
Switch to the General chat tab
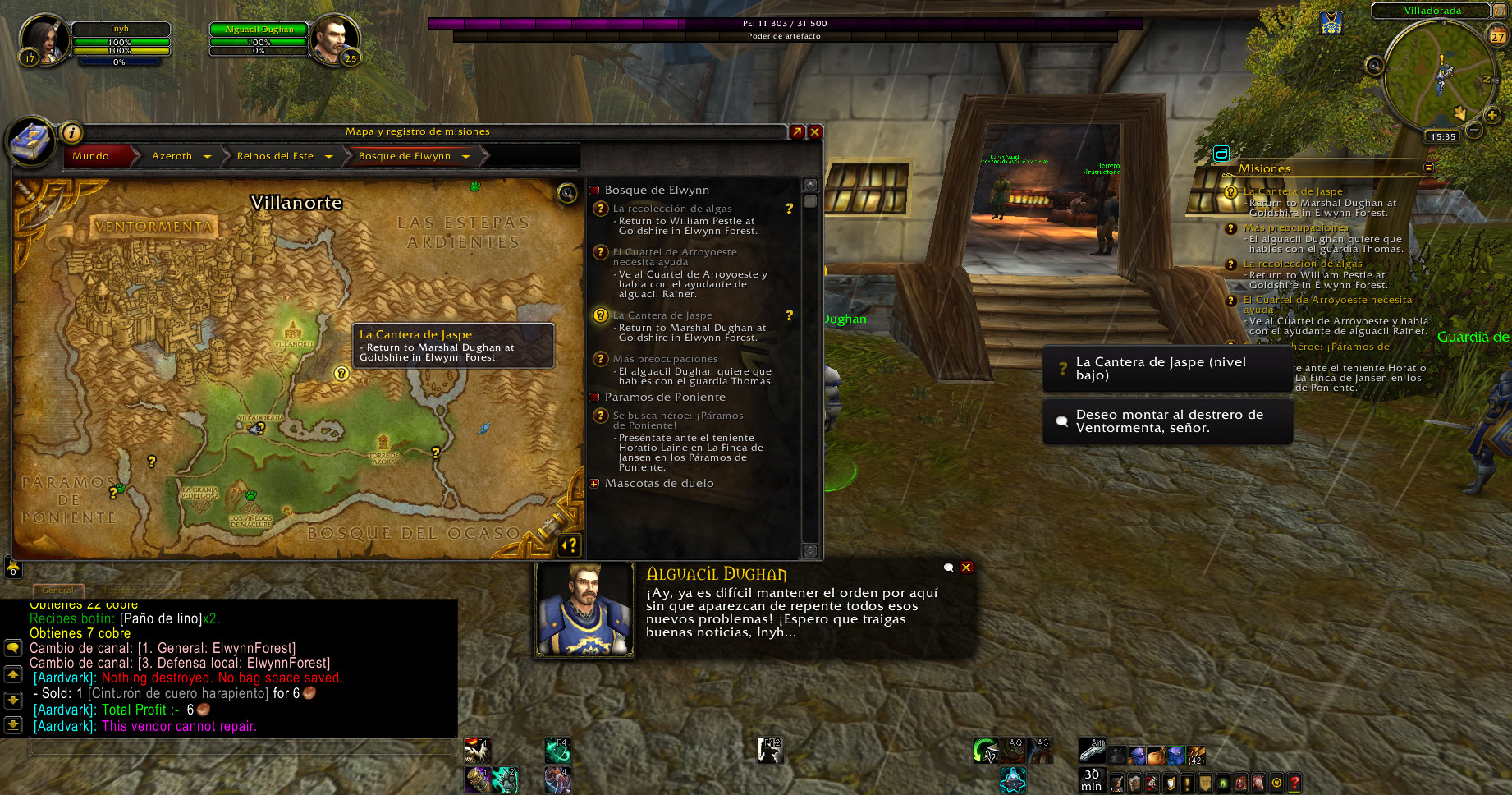pyautogui.click(x=57, y=591)
